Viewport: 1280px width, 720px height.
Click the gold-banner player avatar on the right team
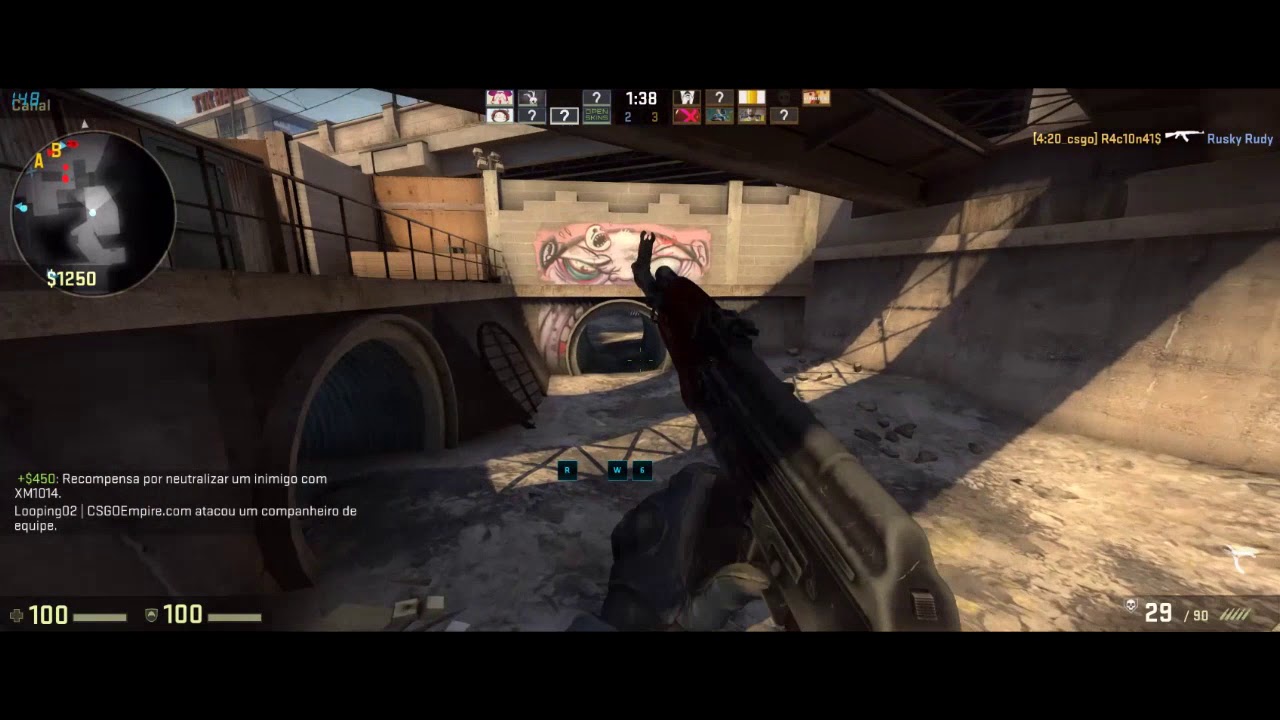(x=752, y=97)
